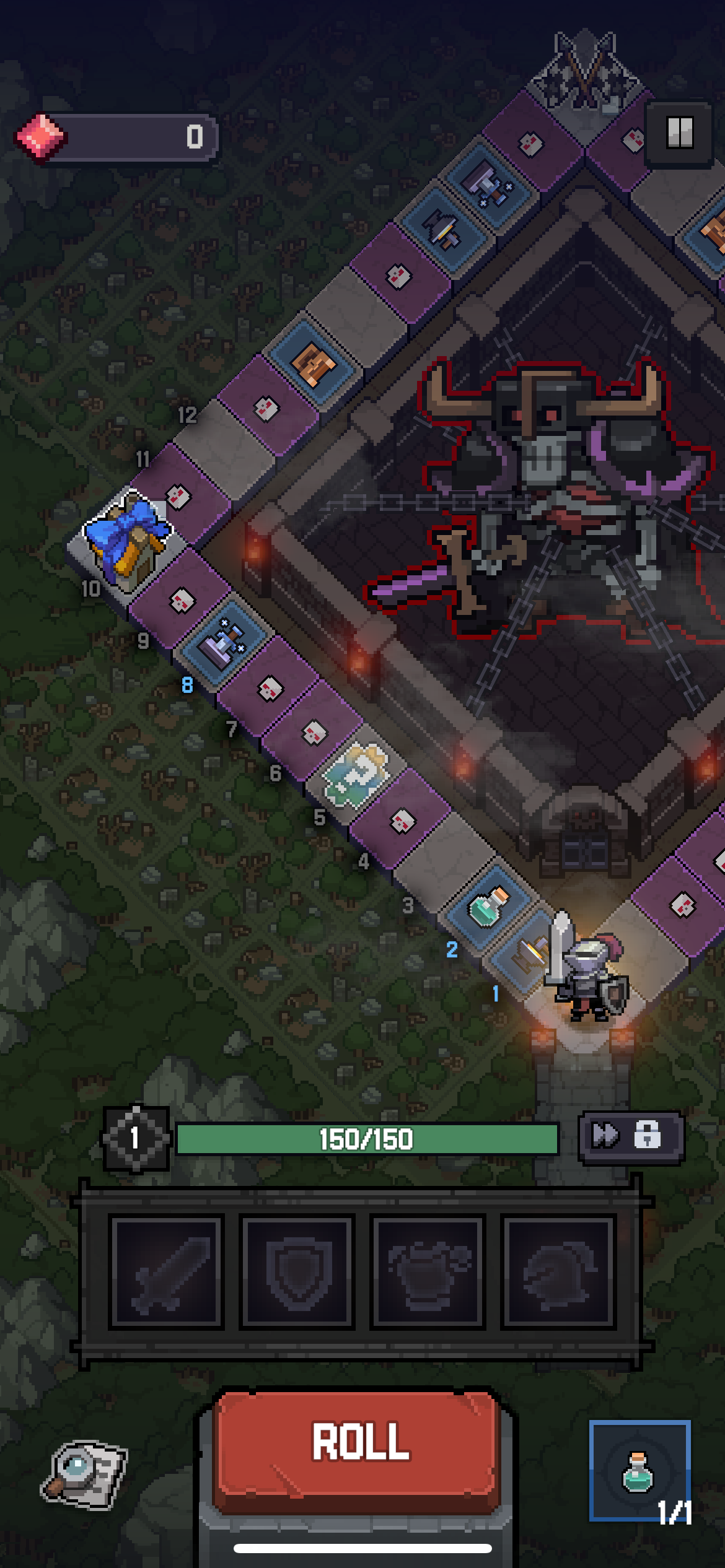Select the empty sword equipment slot

166,1272
